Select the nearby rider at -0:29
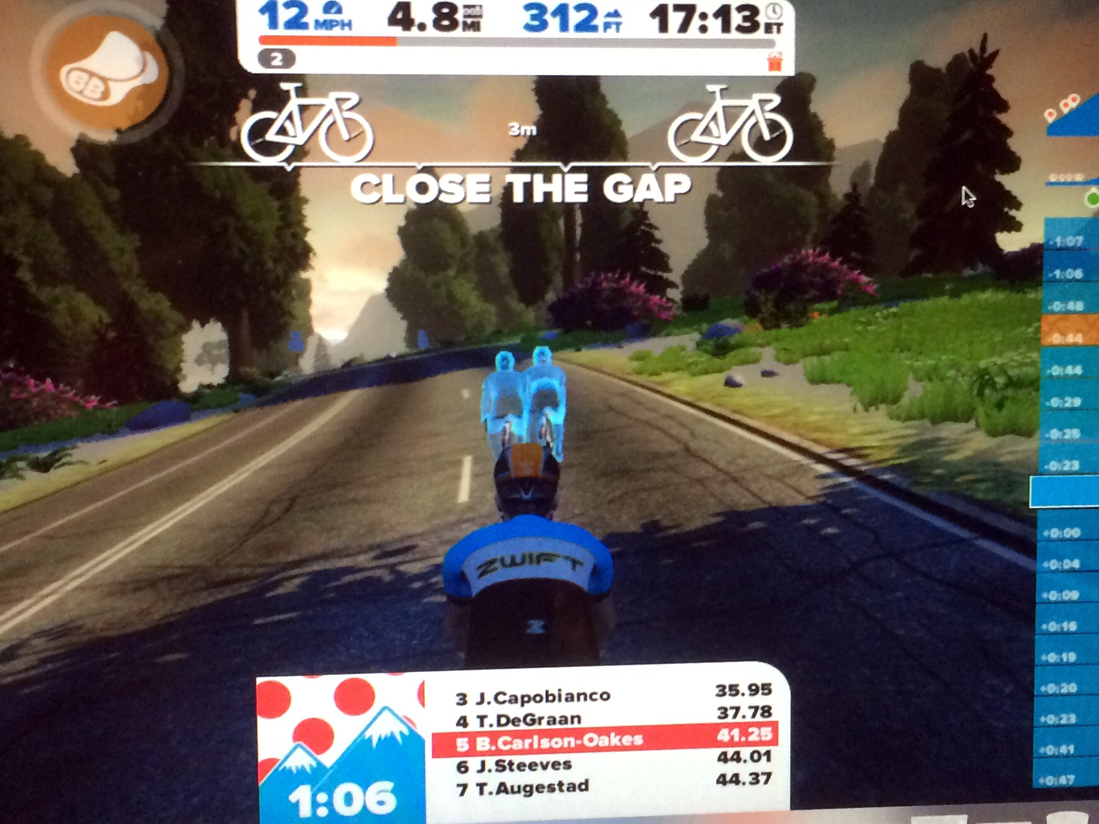 [x=1071, y=402]
